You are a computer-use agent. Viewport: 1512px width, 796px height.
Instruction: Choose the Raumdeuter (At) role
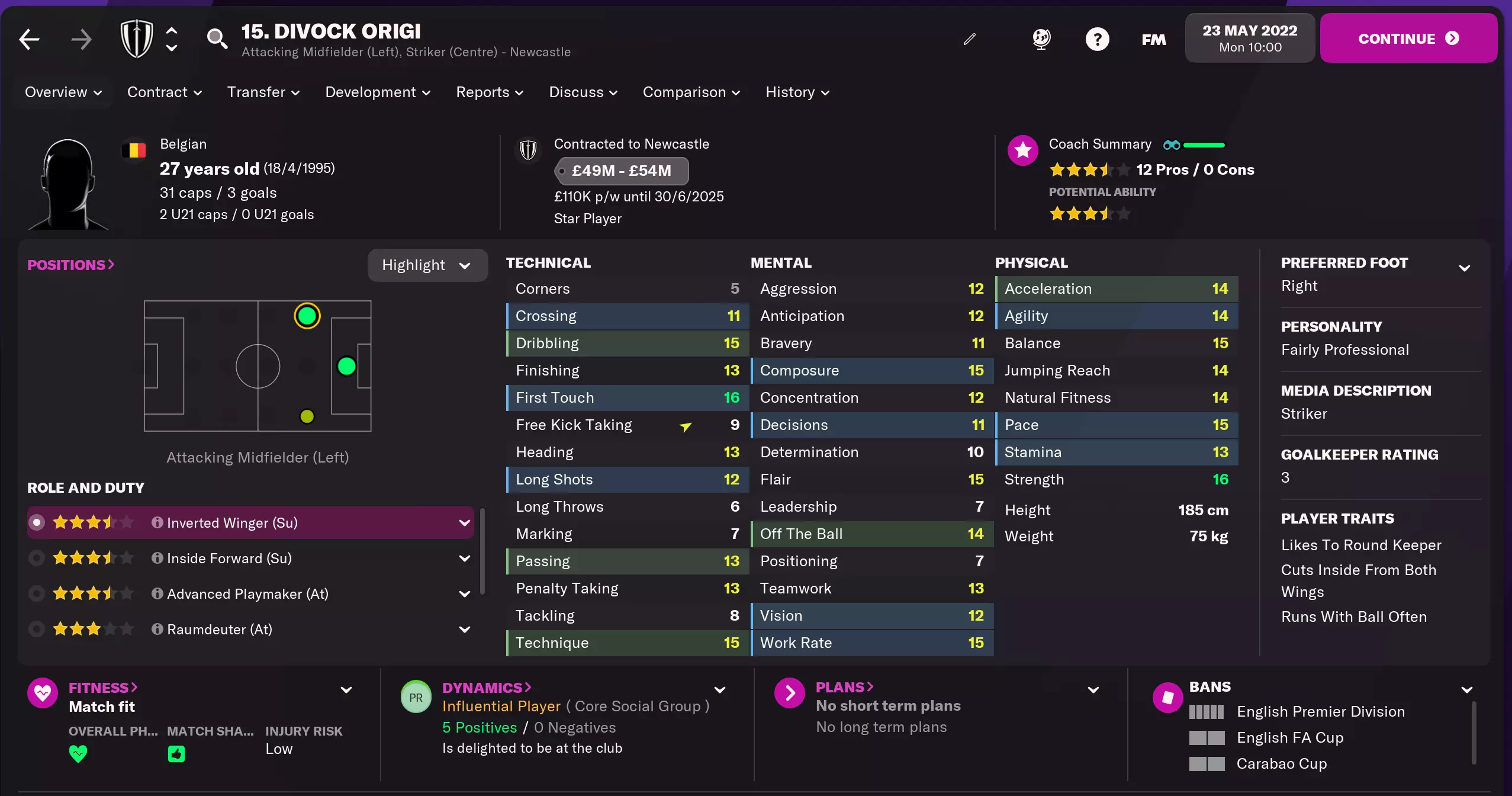coord(219,630)
